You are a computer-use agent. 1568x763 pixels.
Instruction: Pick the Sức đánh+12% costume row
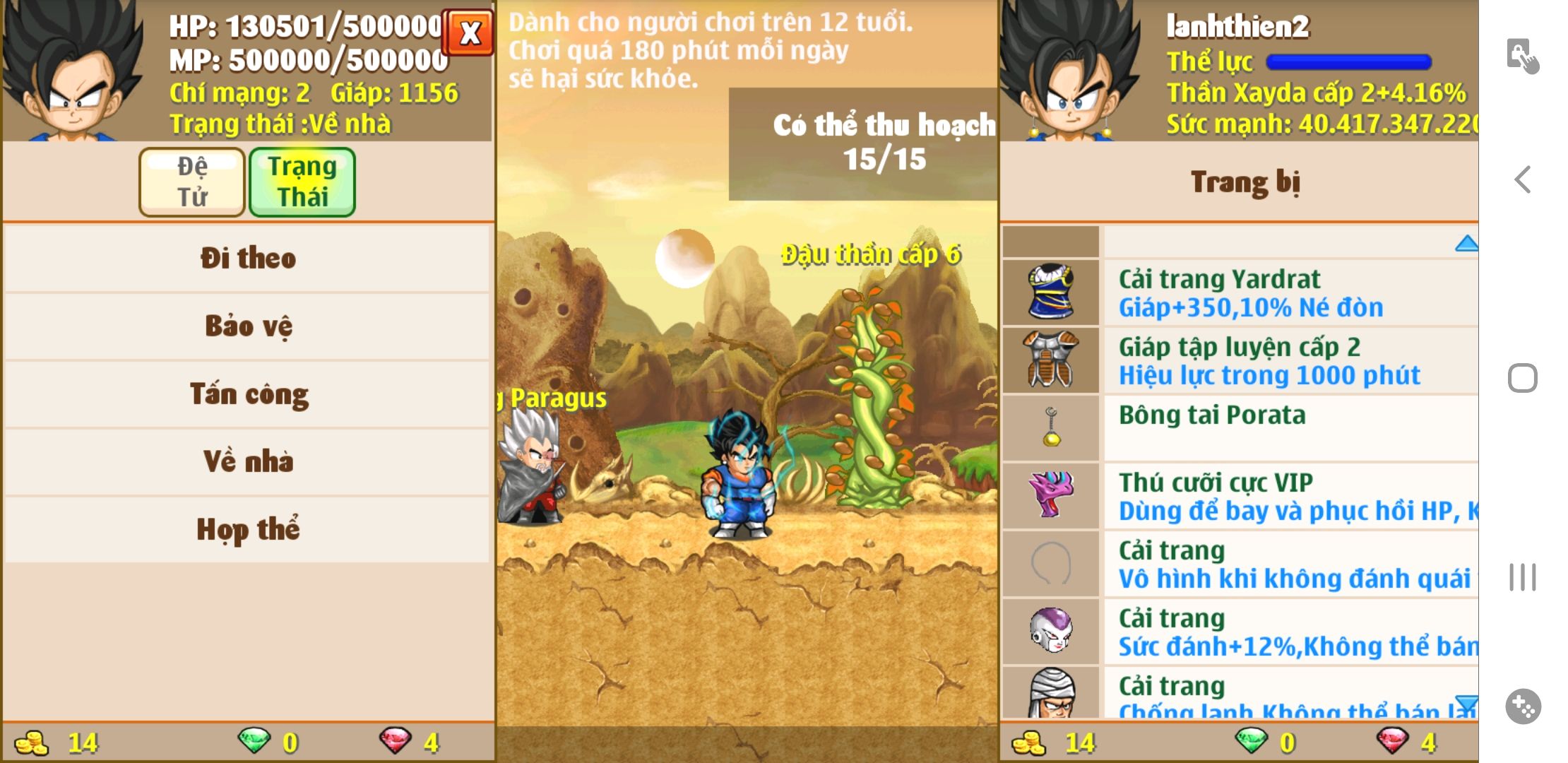tap(1240, 632)
